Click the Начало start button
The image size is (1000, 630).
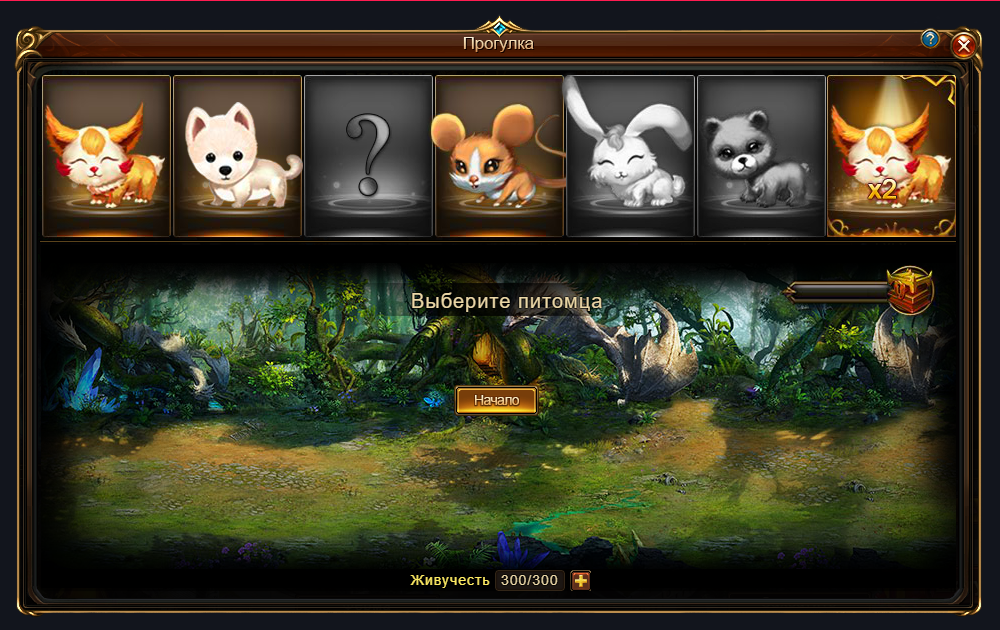[496, 400]
